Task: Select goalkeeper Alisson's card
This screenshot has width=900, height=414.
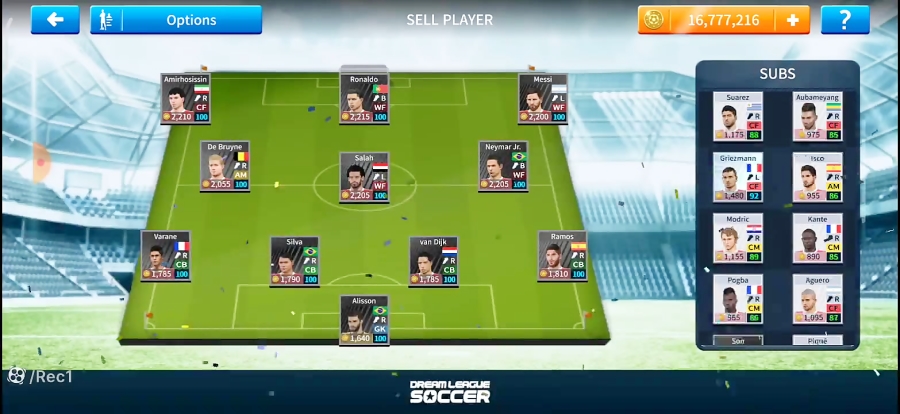Action: pos(364,320)
